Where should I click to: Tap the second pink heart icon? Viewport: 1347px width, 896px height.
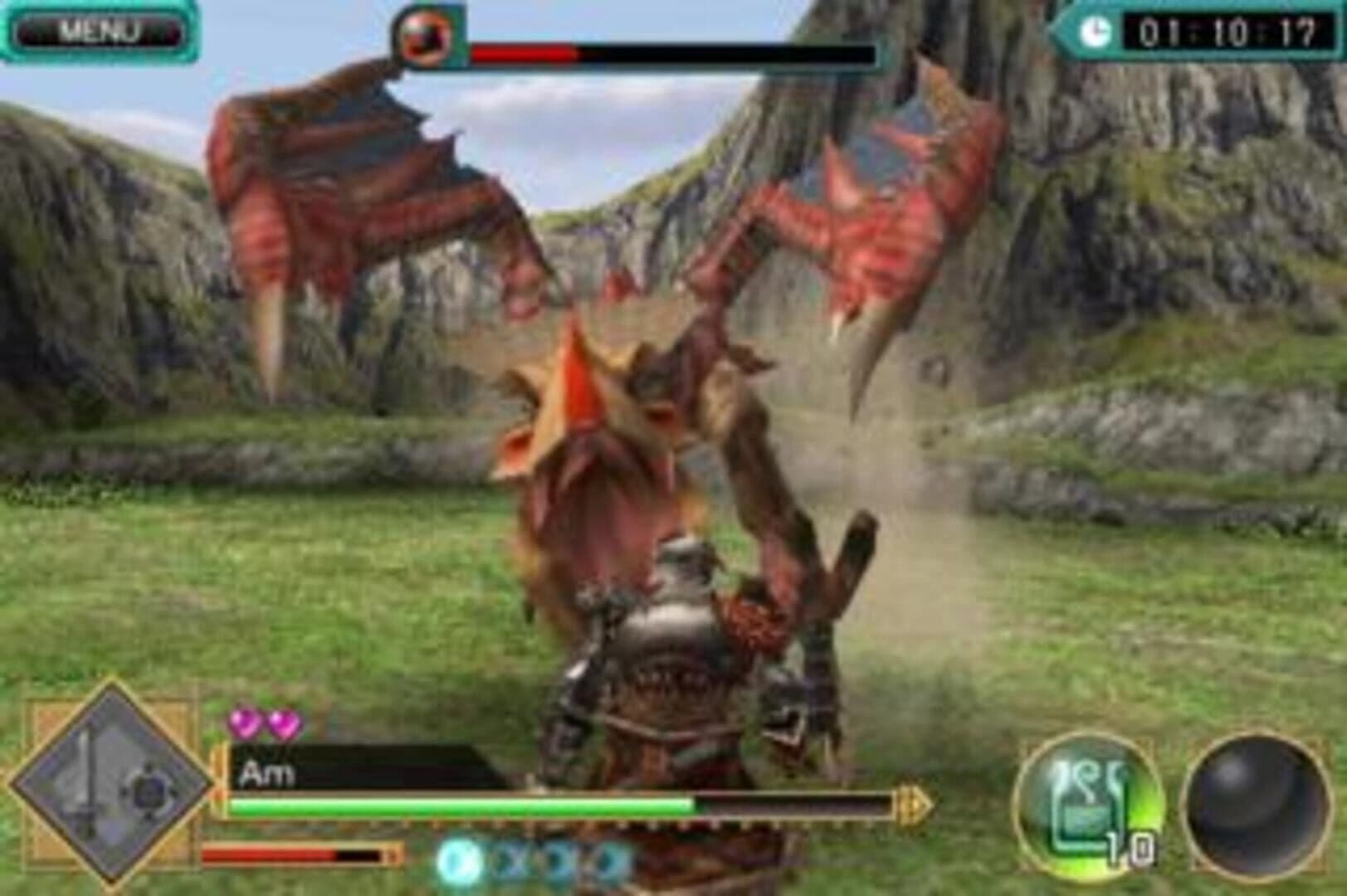click(x=282, y=724)
